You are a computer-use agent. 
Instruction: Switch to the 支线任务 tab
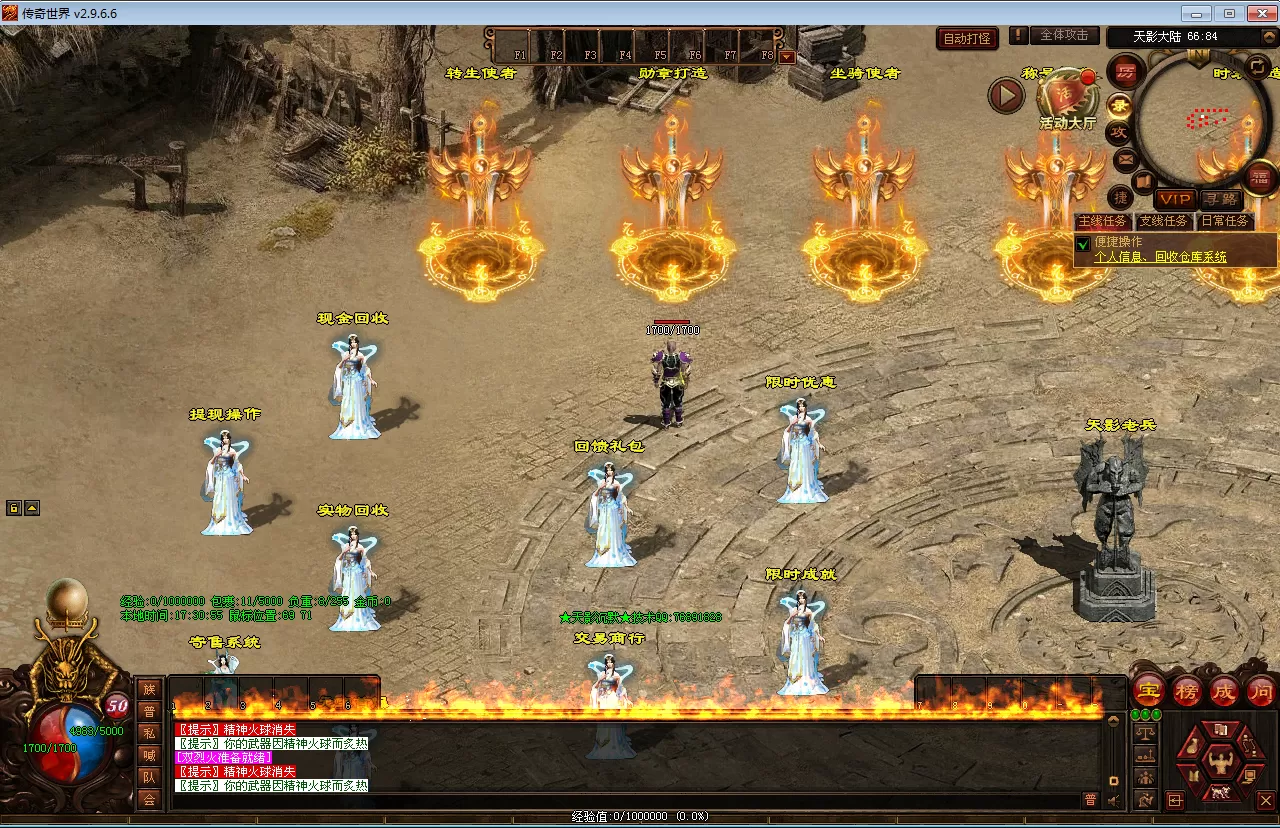click(x=1164, y=222)
